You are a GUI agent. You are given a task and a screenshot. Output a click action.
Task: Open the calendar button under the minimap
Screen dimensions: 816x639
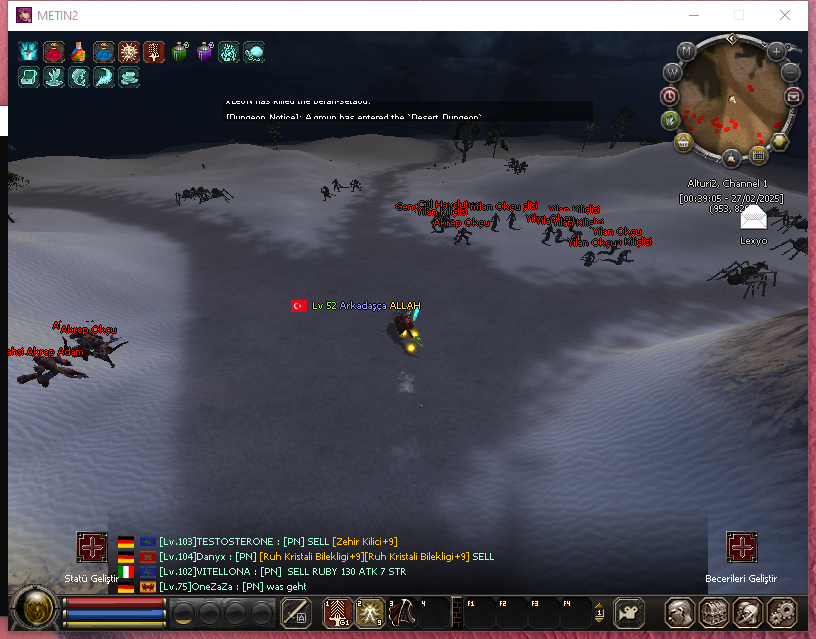[x=758, y=155]
